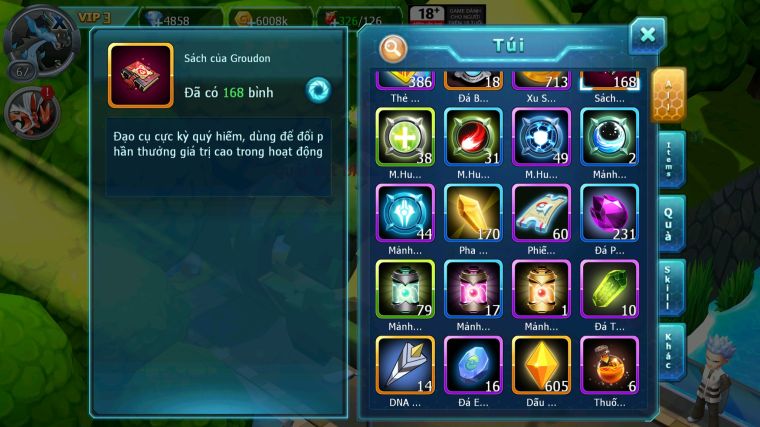
Task: Choose the yellow crystal shard with 170
Action: (473, 212)
